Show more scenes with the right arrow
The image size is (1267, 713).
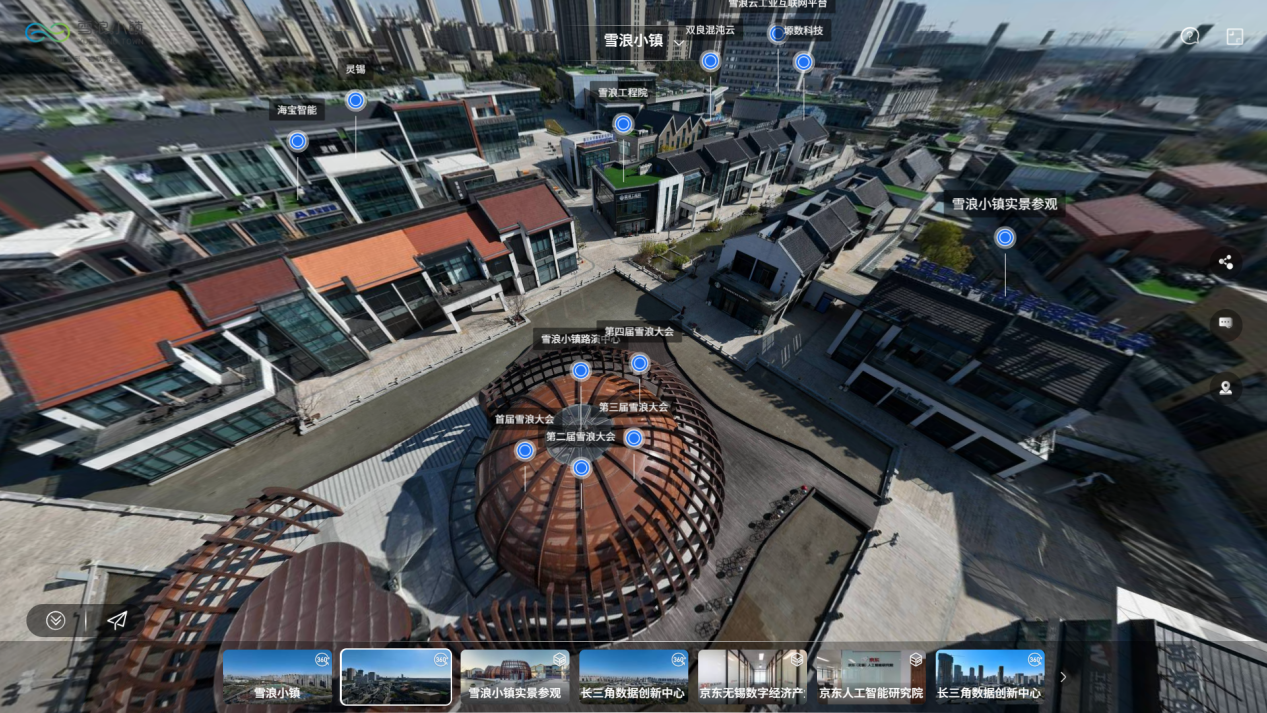click(1063, 677)
